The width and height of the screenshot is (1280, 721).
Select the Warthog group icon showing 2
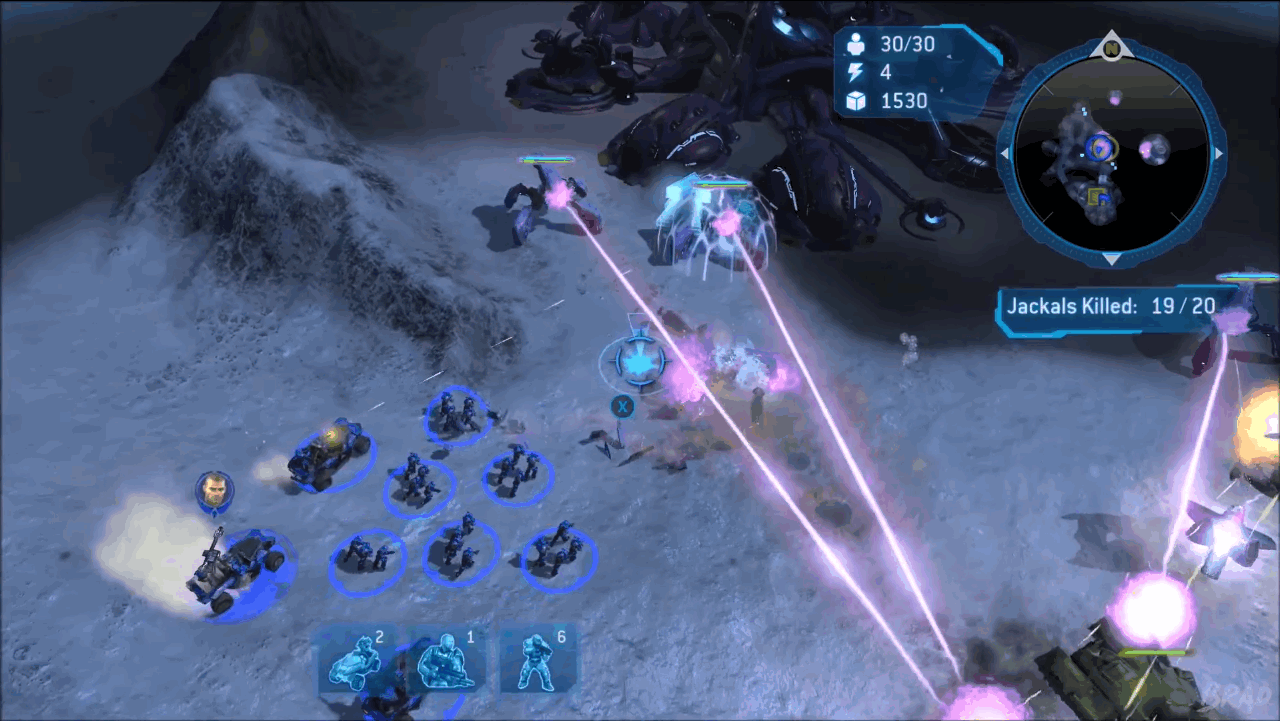[355, 660]
